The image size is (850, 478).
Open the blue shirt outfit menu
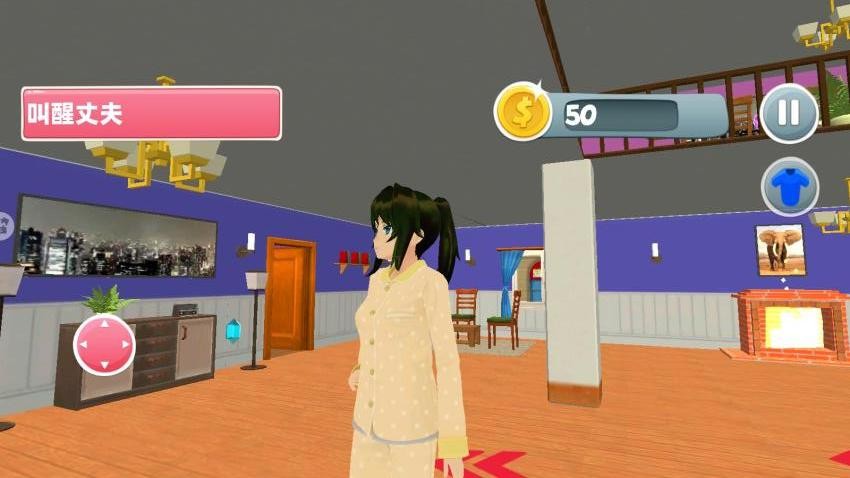click(790, 186)
